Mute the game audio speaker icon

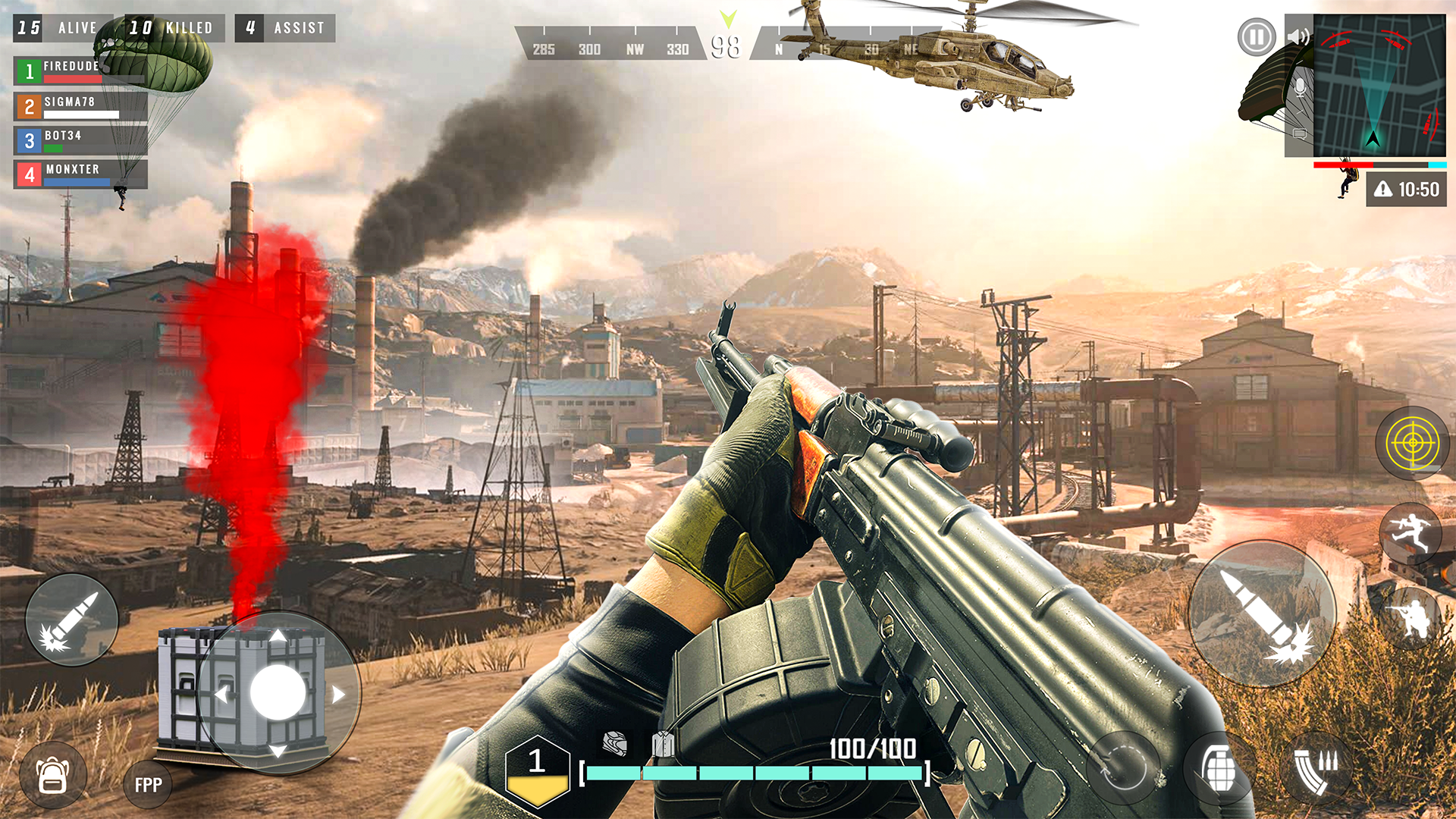click(x=1298, y=37)
